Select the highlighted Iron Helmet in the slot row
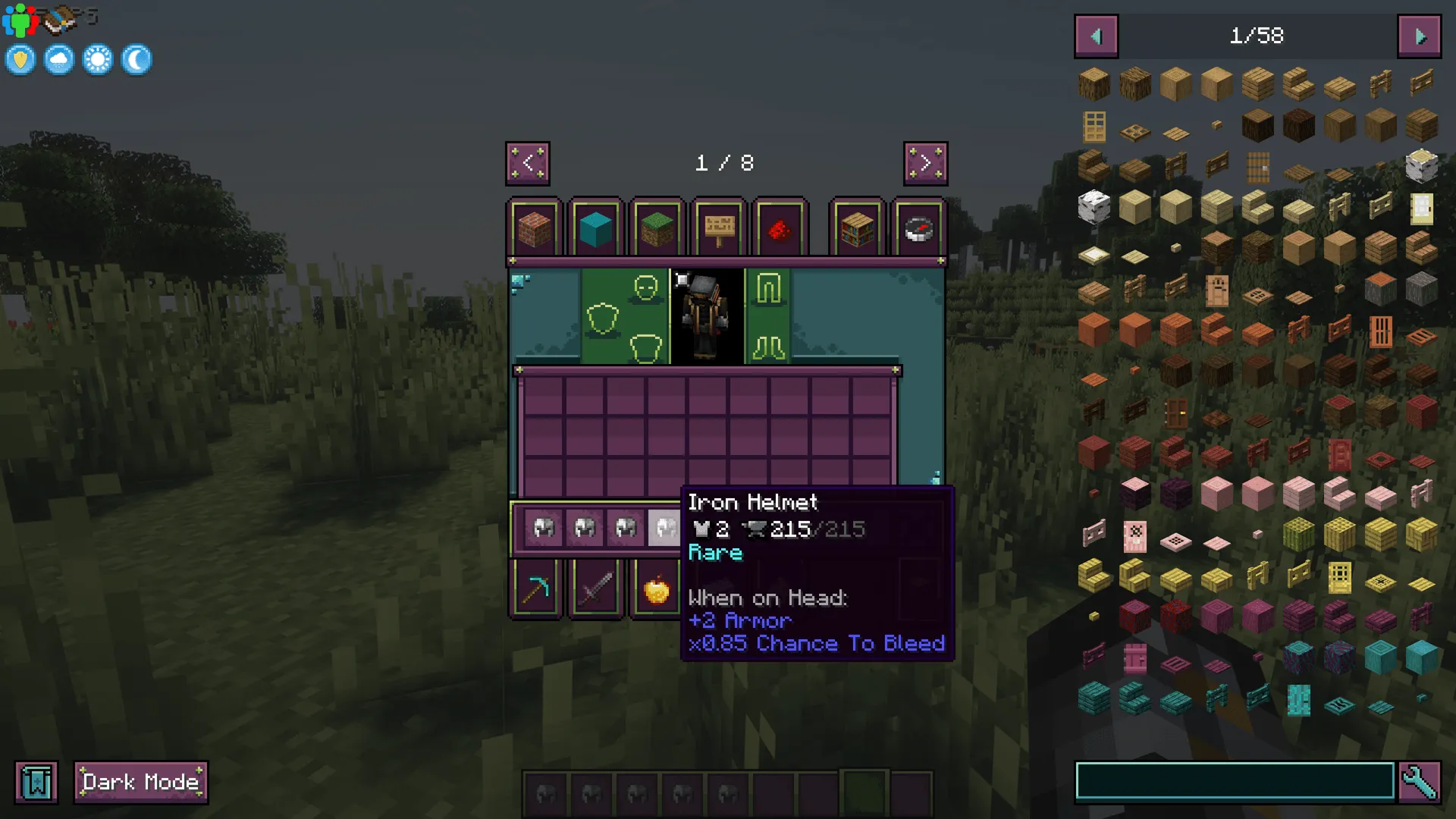 [x=664, y=527]
